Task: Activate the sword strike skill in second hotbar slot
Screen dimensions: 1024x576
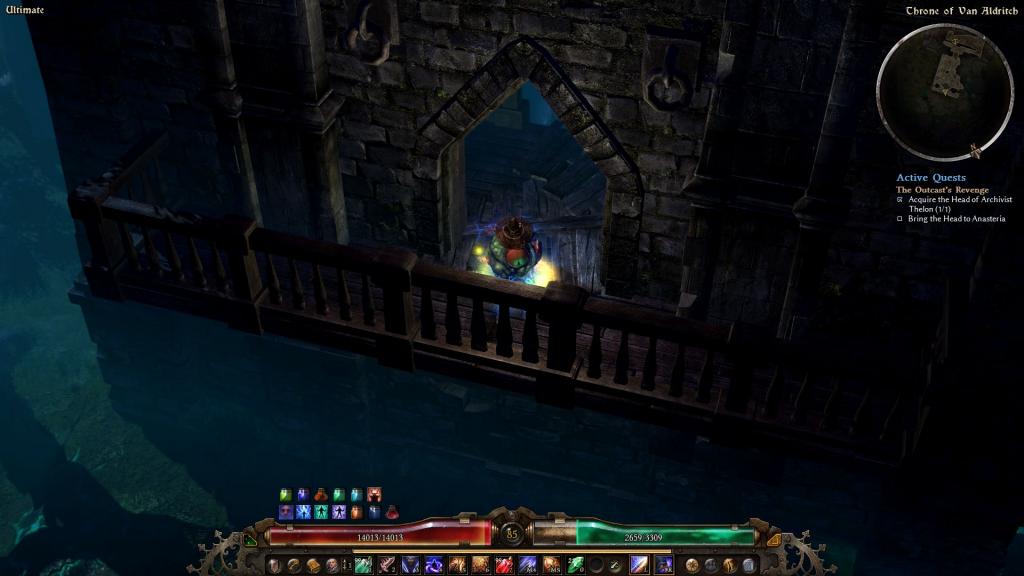Action: tap(387, 565)
